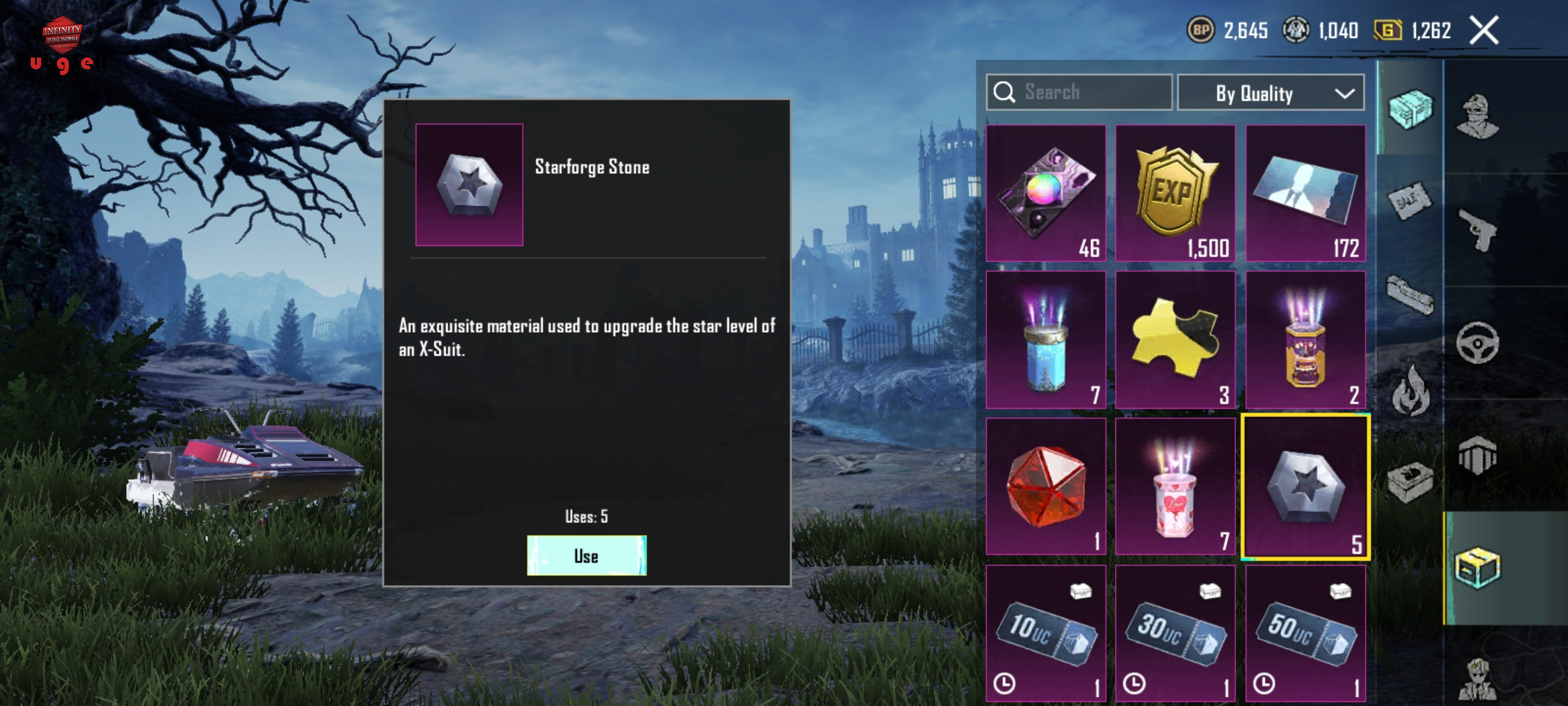Open the character outfit tab
The image size is (1568, 706).
click(1478, 117)
